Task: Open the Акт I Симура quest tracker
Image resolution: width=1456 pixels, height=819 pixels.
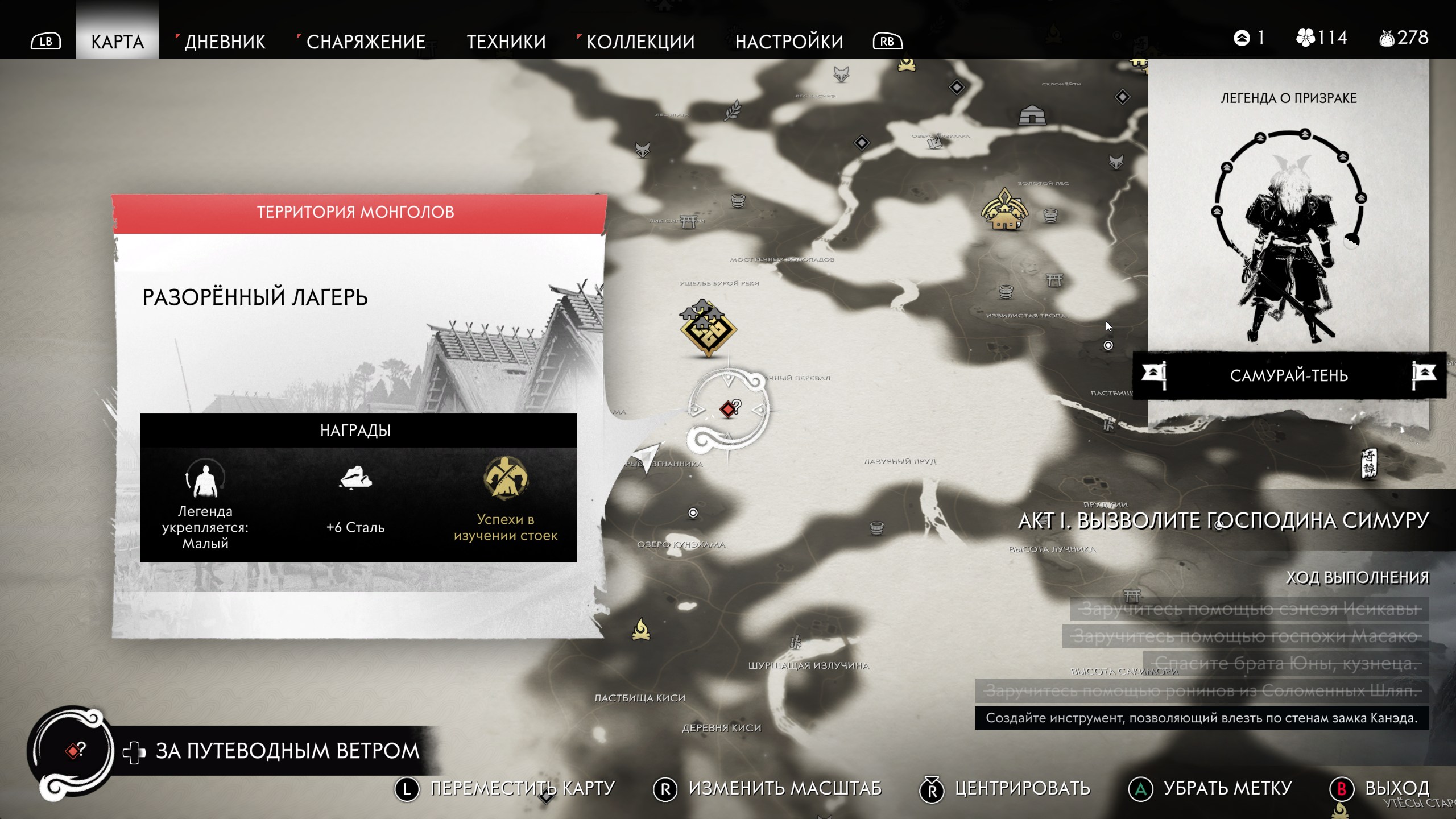Action: (x=1223, y=521)
